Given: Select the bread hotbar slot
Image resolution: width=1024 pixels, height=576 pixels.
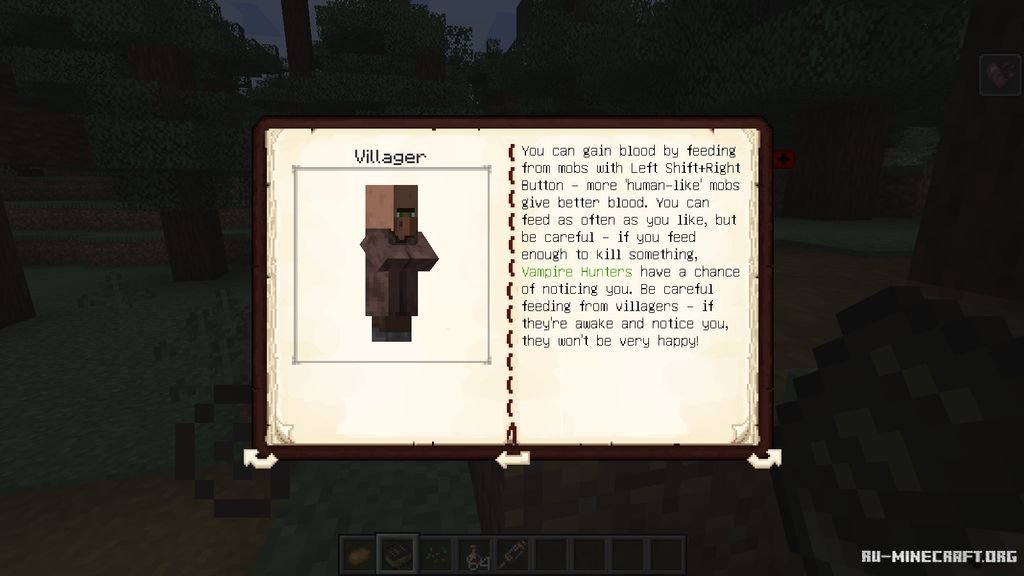Looking at the screenshot, I should coord(357,552).
